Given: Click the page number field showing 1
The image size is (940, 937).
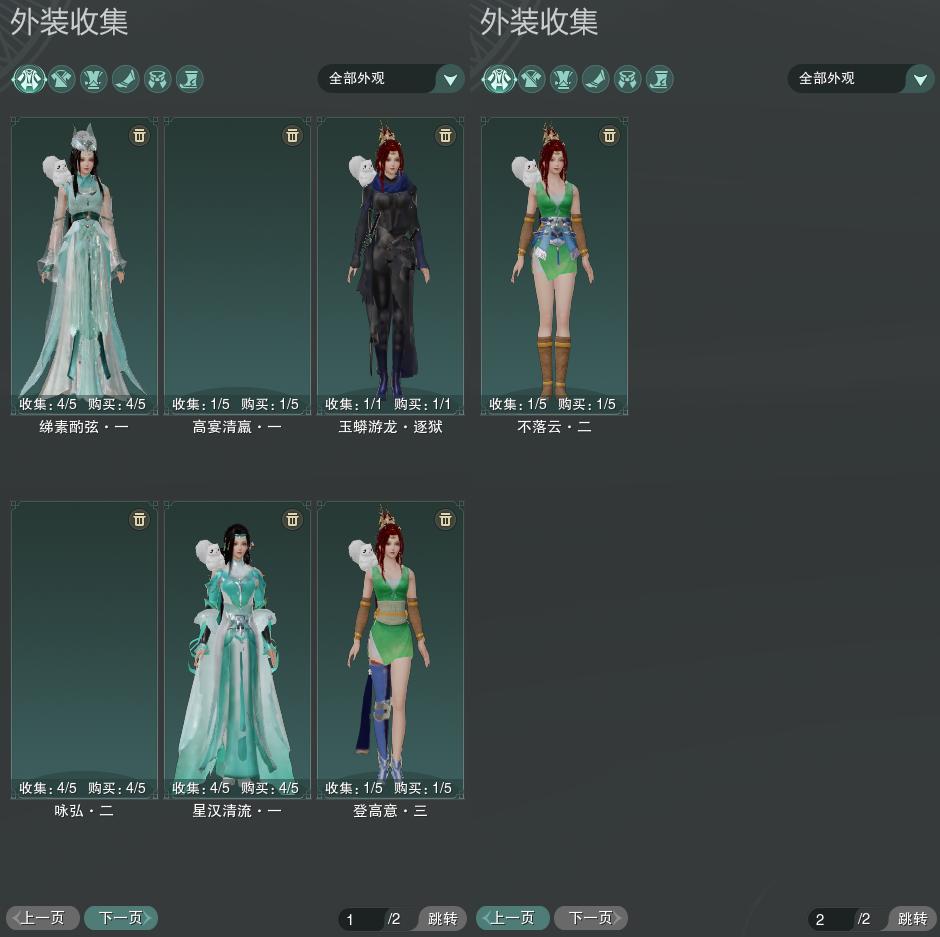Looking at the screenshot, I should pos(360,919).
